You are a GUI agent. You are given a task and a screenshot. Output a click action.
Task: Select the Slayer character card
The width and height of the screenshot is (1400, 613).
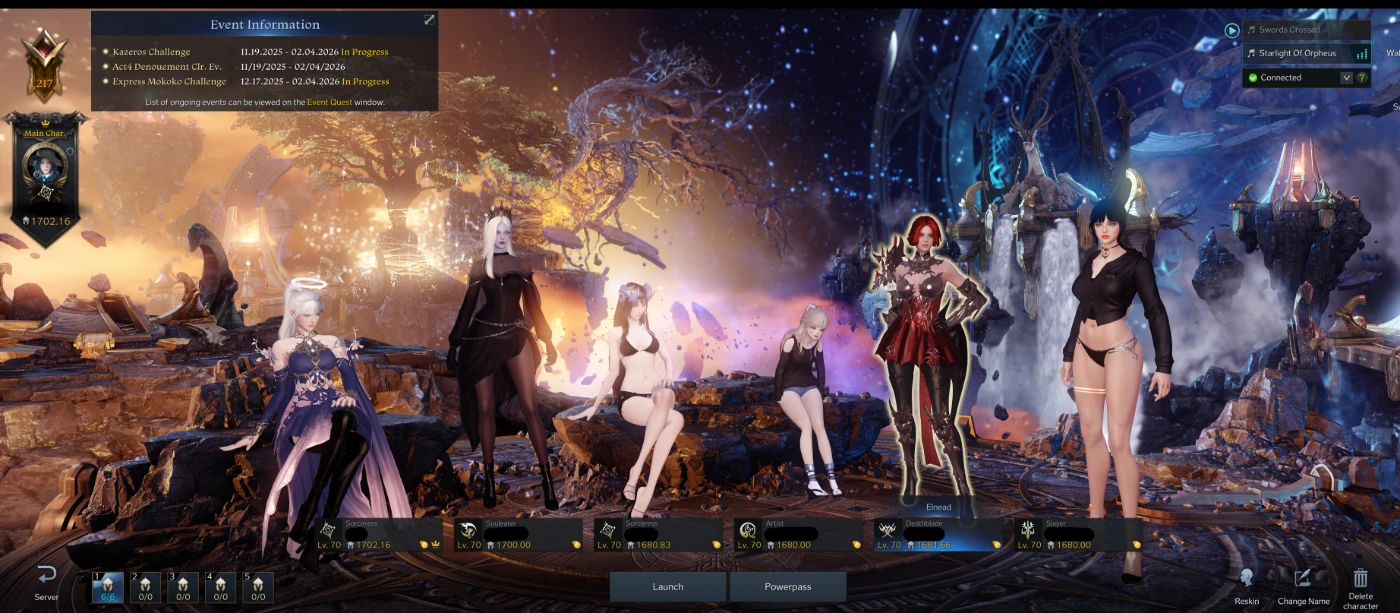[1077, 535]
